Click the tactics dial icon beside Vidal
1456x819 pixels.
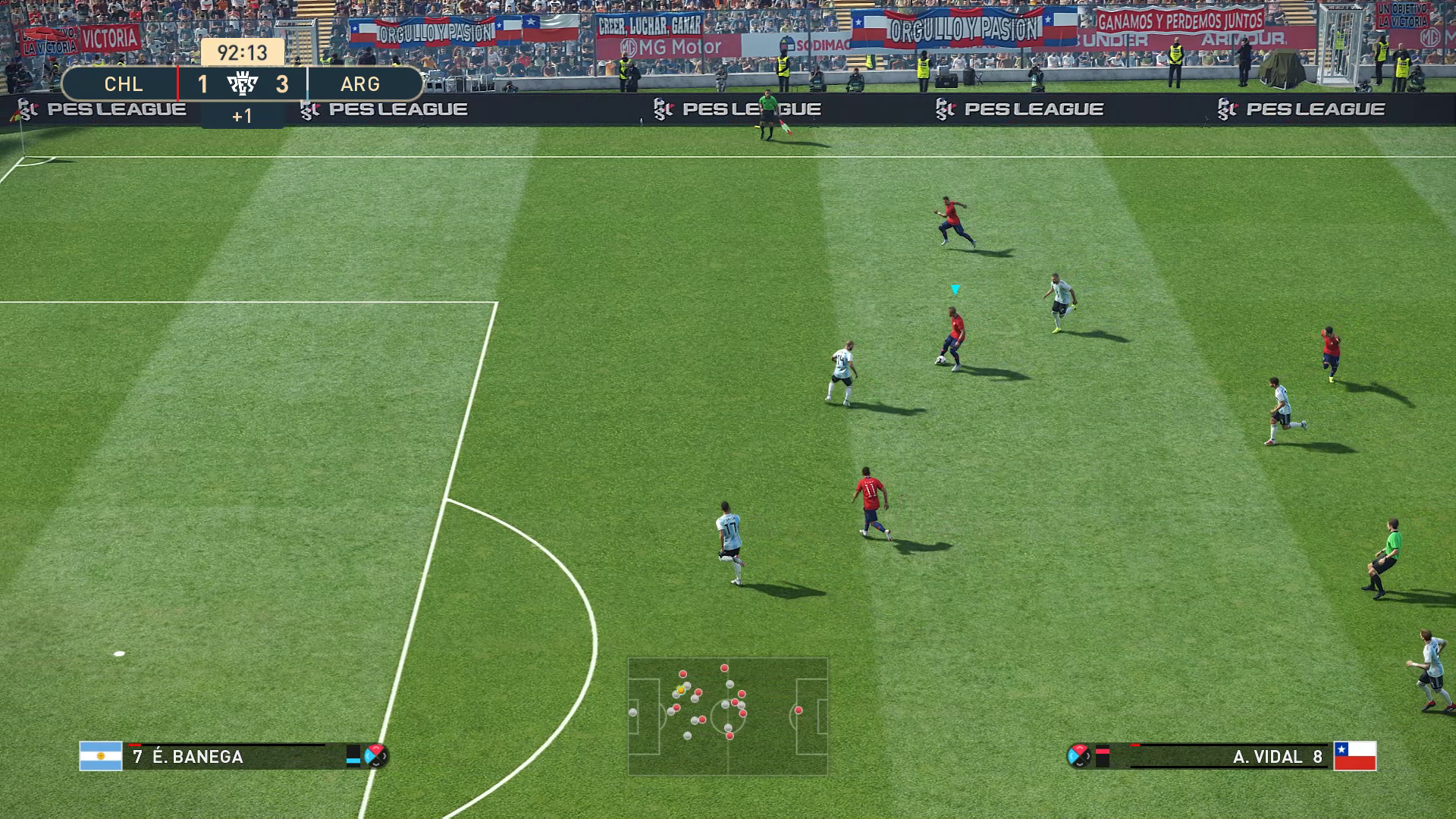[1078, 755]
